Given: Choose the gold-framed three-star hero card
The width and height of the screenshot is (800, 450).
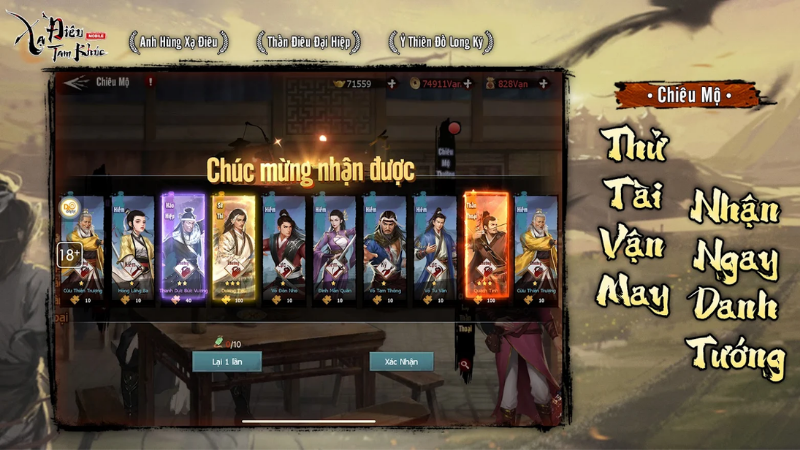Looking at the screenshot, I should 234,249.
